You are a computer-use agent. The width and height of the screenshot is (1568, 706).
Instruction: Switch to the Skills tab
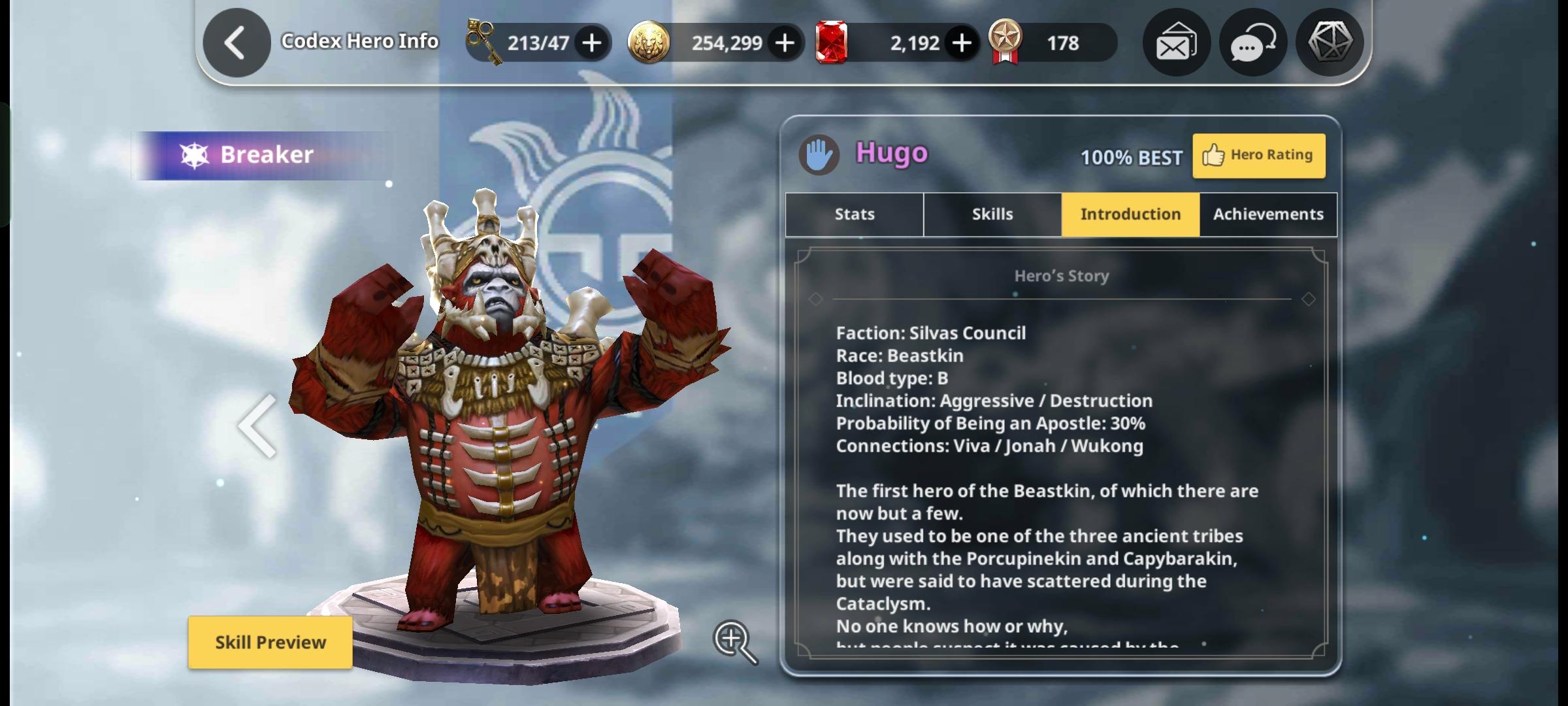[x=992, y=214]
